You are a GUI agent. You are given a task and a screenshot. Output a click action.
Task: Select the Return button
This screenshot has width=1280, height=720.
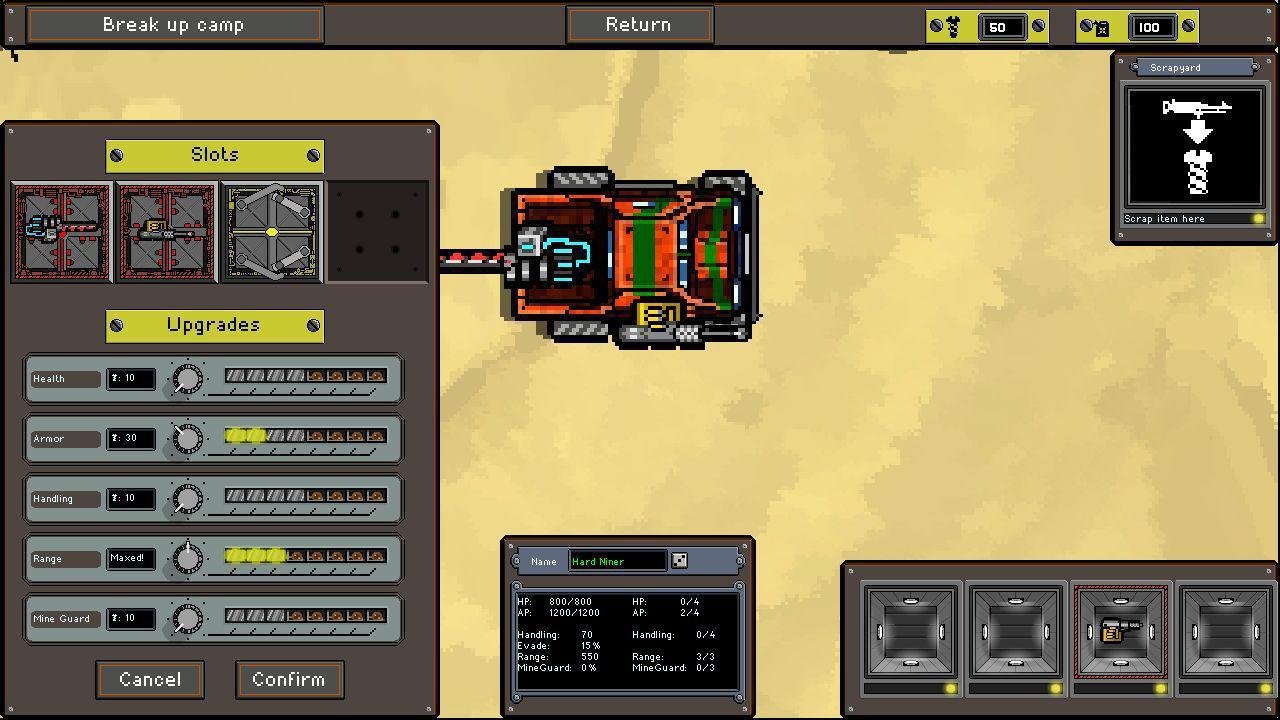[638, 25]
